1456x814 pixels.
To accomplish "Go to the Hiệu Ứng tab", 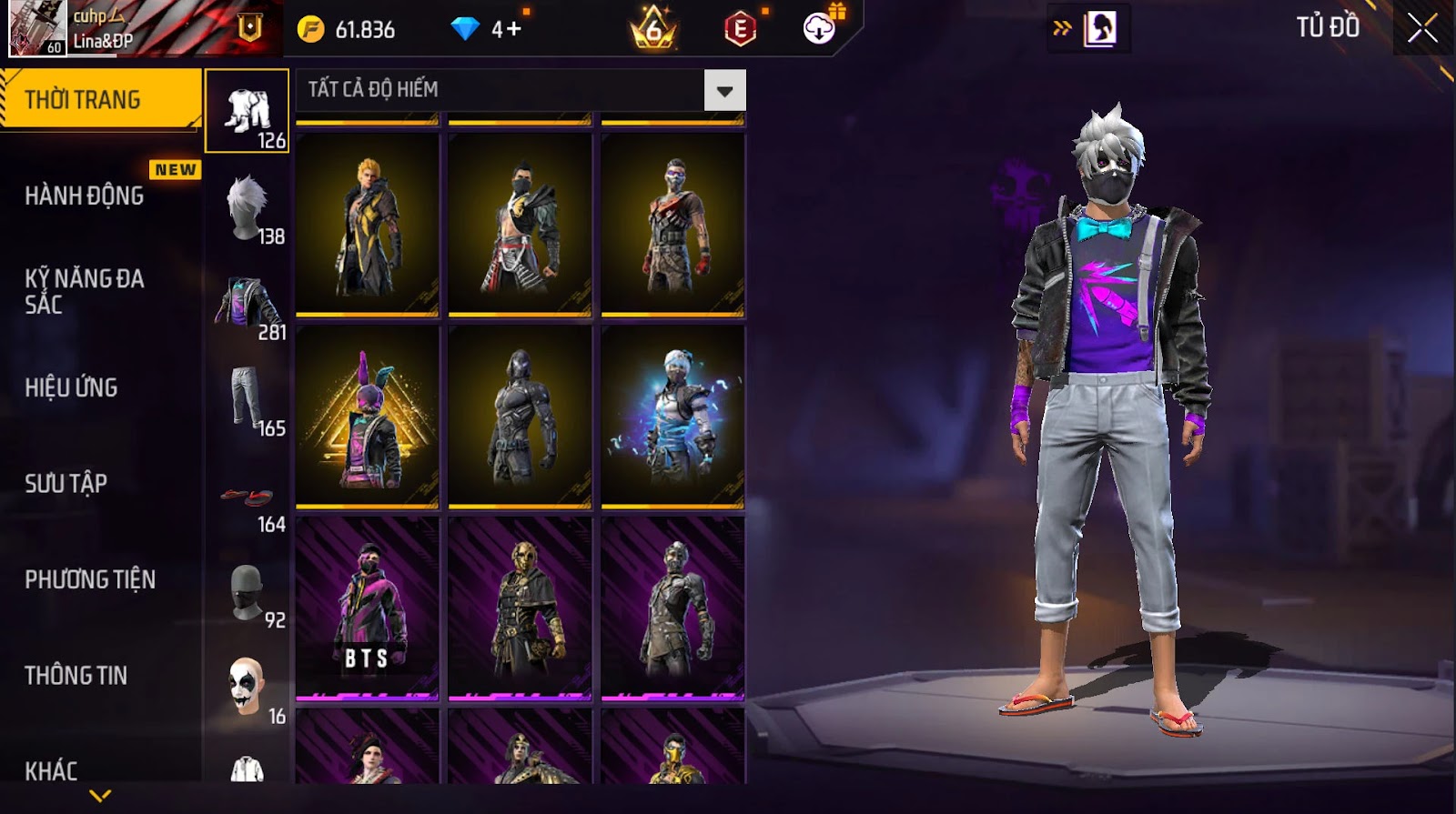I will [x=72, y=387].
